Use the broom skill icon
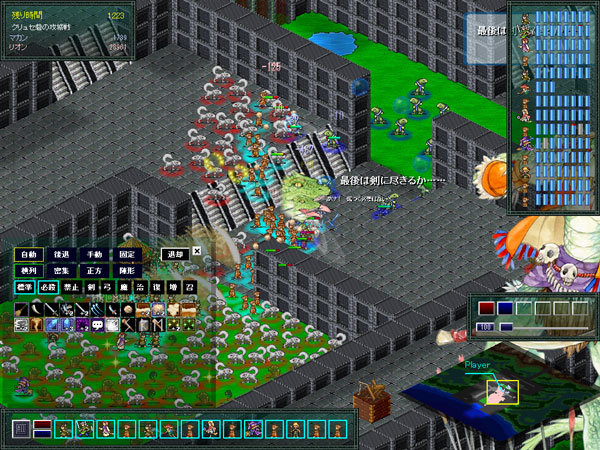This screenshot has height=450, width=600. pos(23,310)
